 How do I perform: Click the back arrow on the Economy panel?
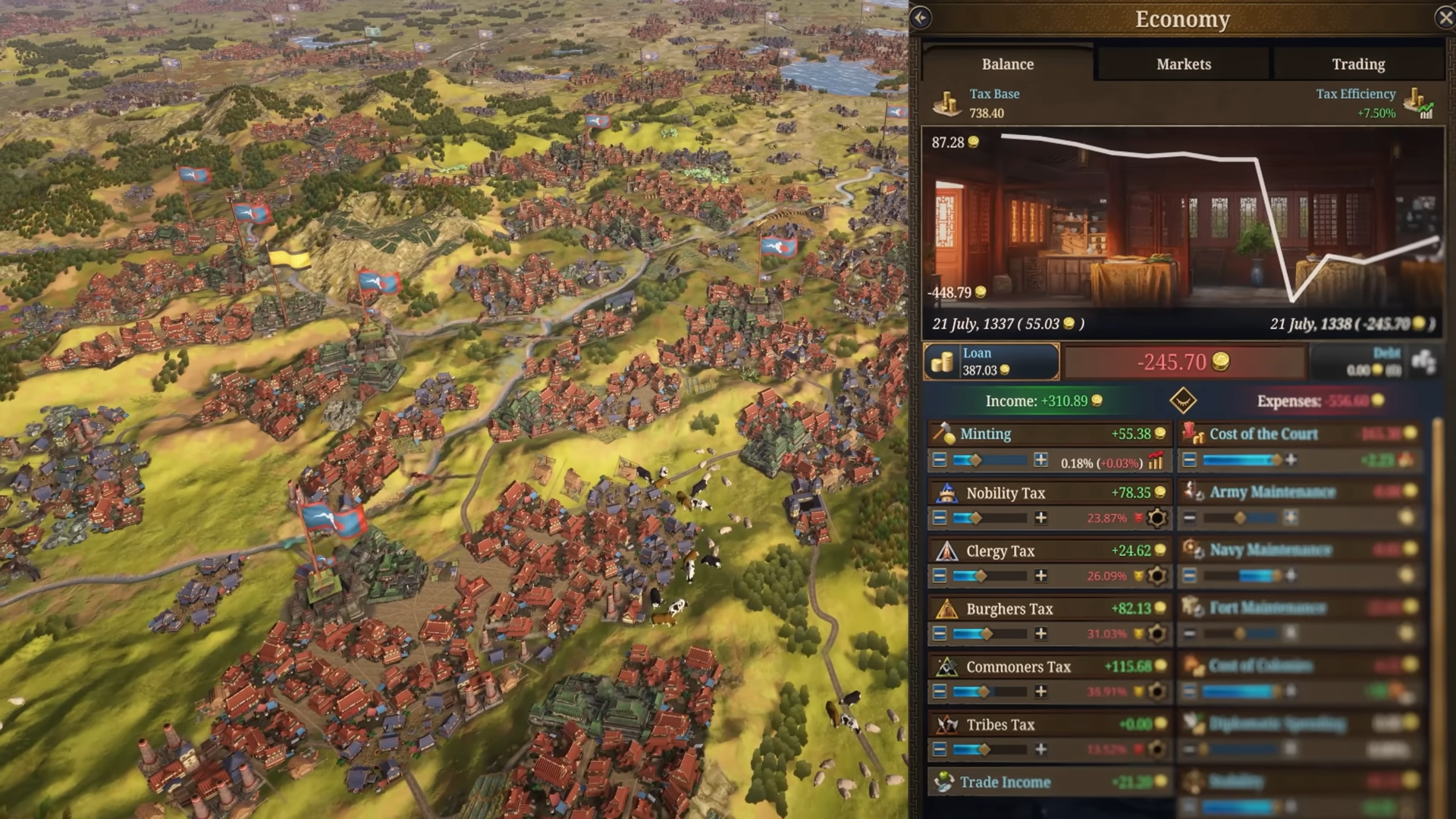(921, 18)
